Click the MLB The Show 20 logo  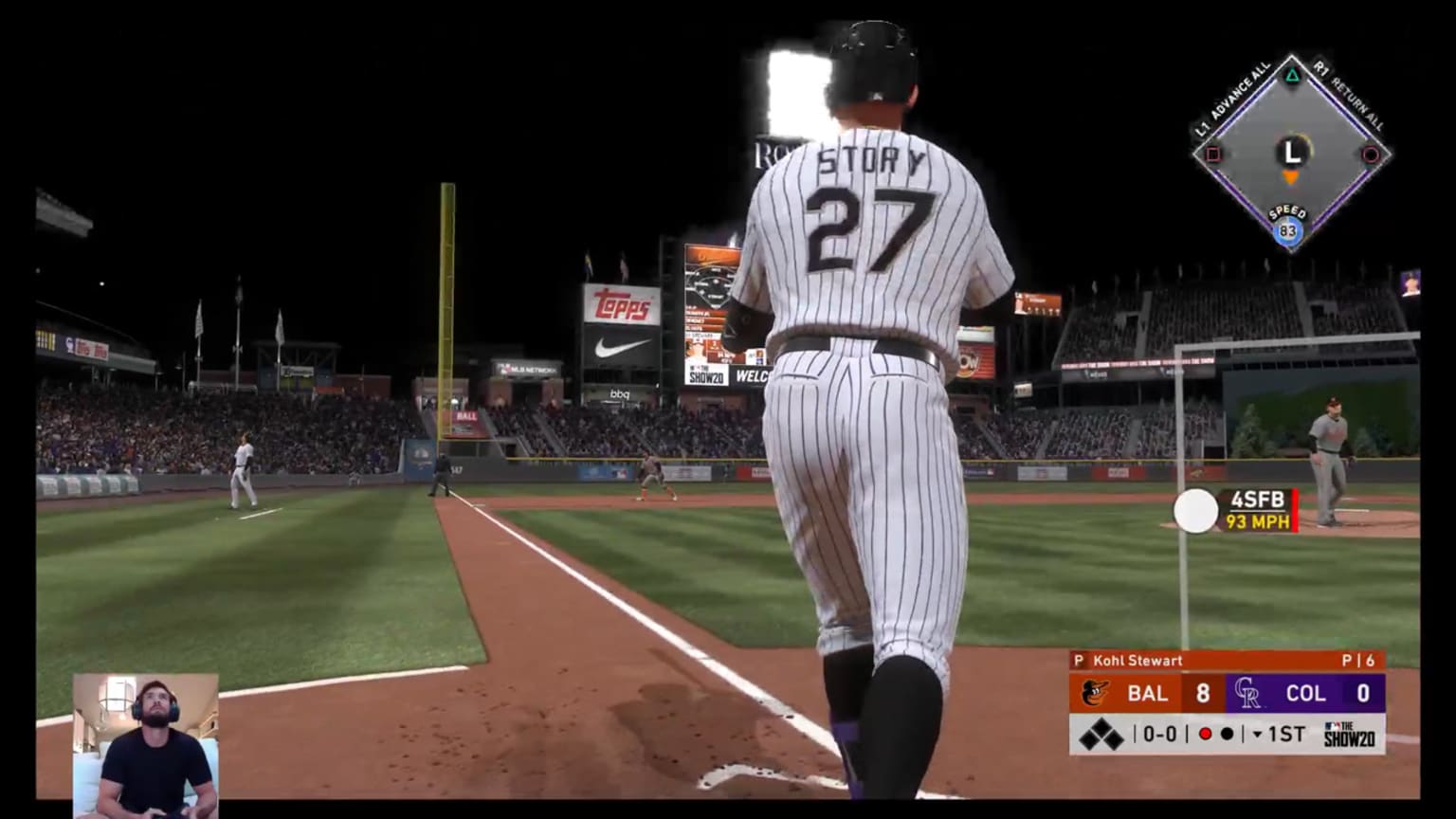[x=1349, y=733]
